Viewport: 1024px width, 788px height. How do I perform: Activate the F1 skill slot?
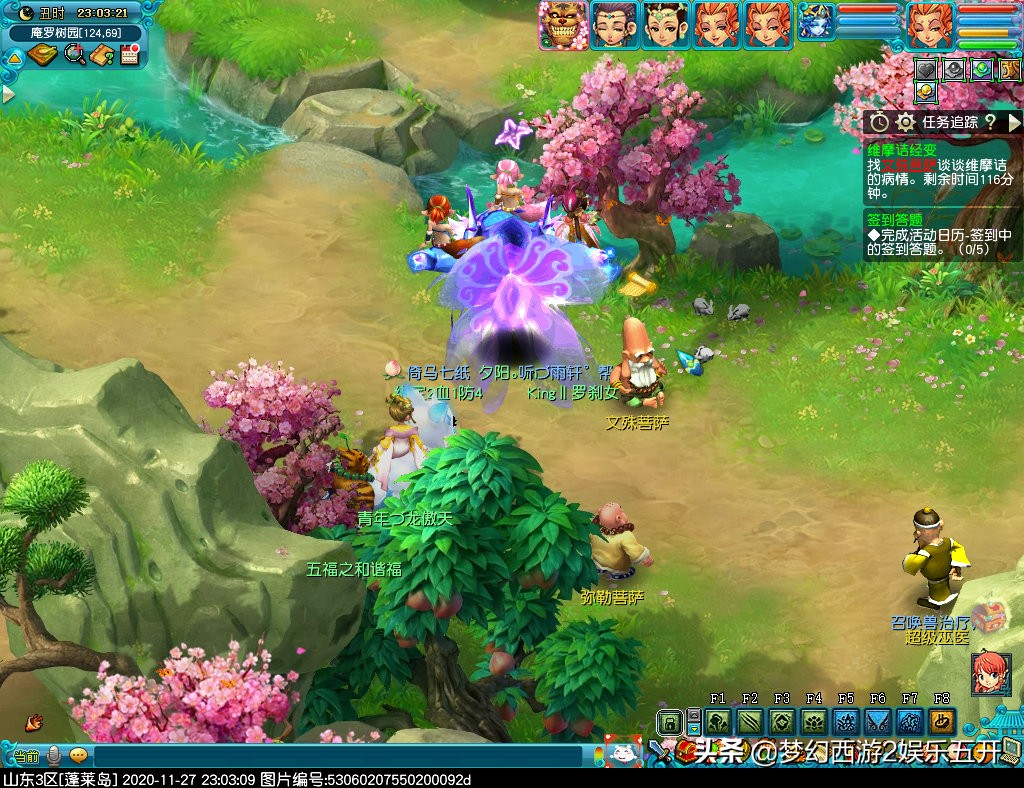pos(717,721)
